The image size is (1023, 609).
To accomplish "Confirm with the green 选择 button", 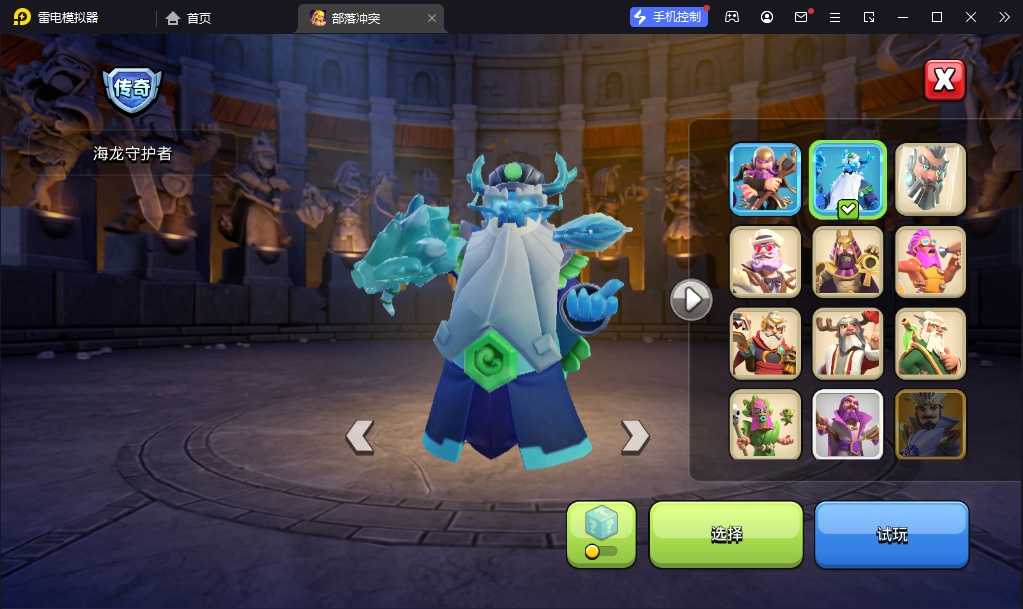I will [726, 534].
